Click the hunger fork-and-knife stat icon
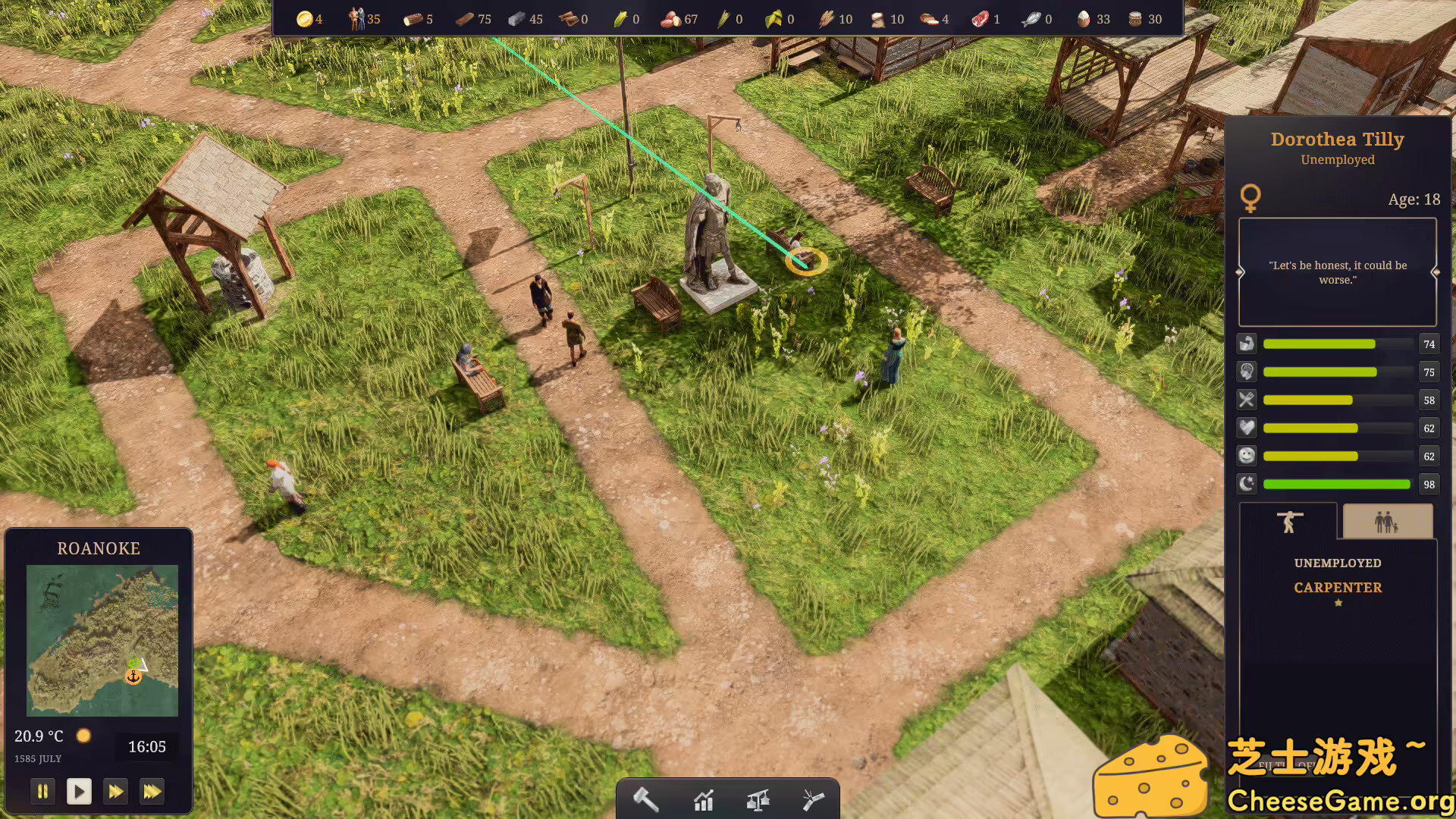1456x819 pixels. tap(1247, 400)
